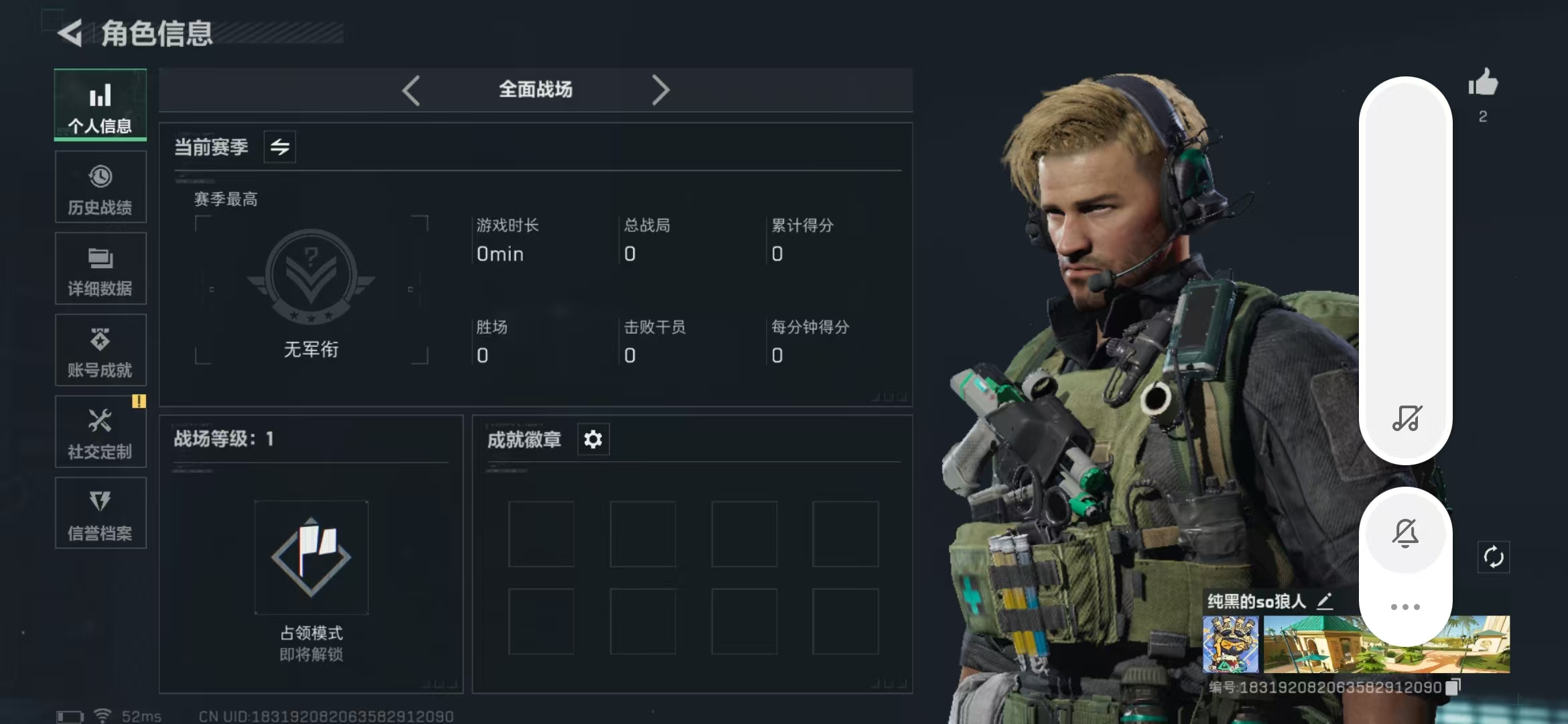Open the 社交定制 tab
This screenshot has width=1568, height=724.
coord(101,432)
